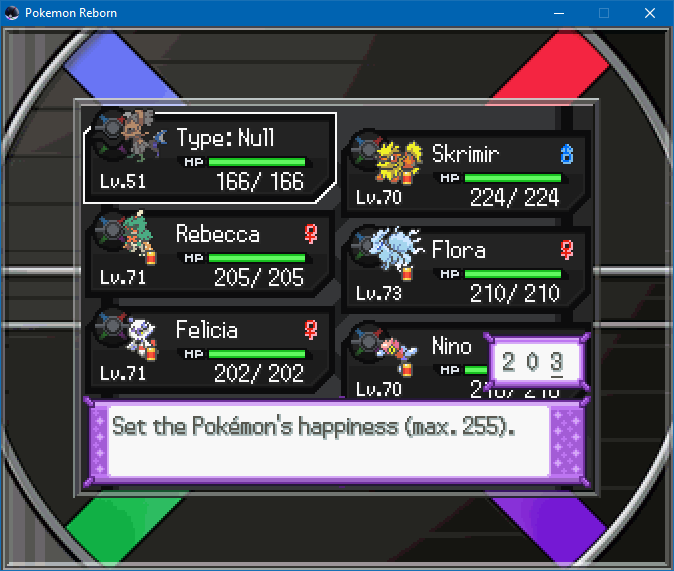Viewport: 674px width, 571px height.
Task: Choose Felicia's party slot
Action: (209, 350)
